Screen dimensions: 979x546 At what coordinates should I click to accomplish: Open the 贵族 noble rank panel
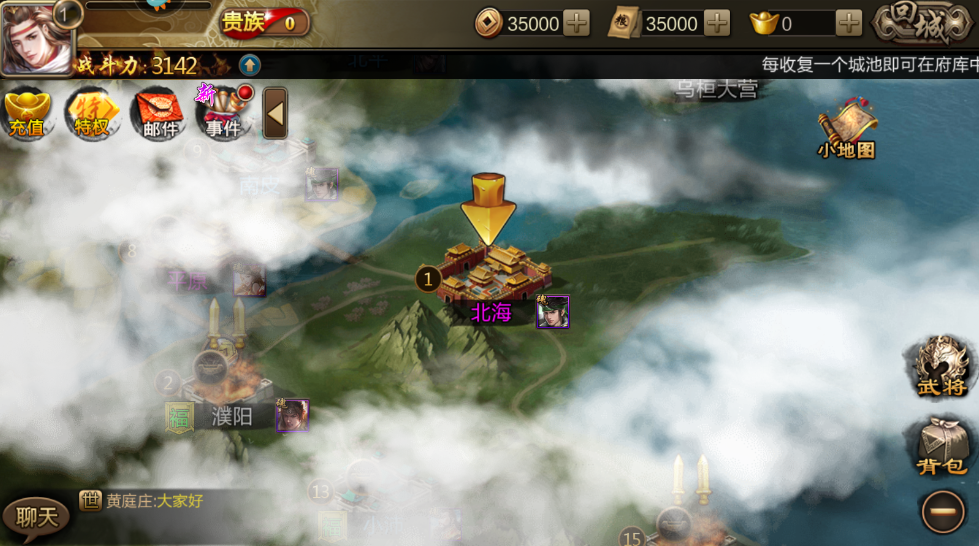[264, 22]
